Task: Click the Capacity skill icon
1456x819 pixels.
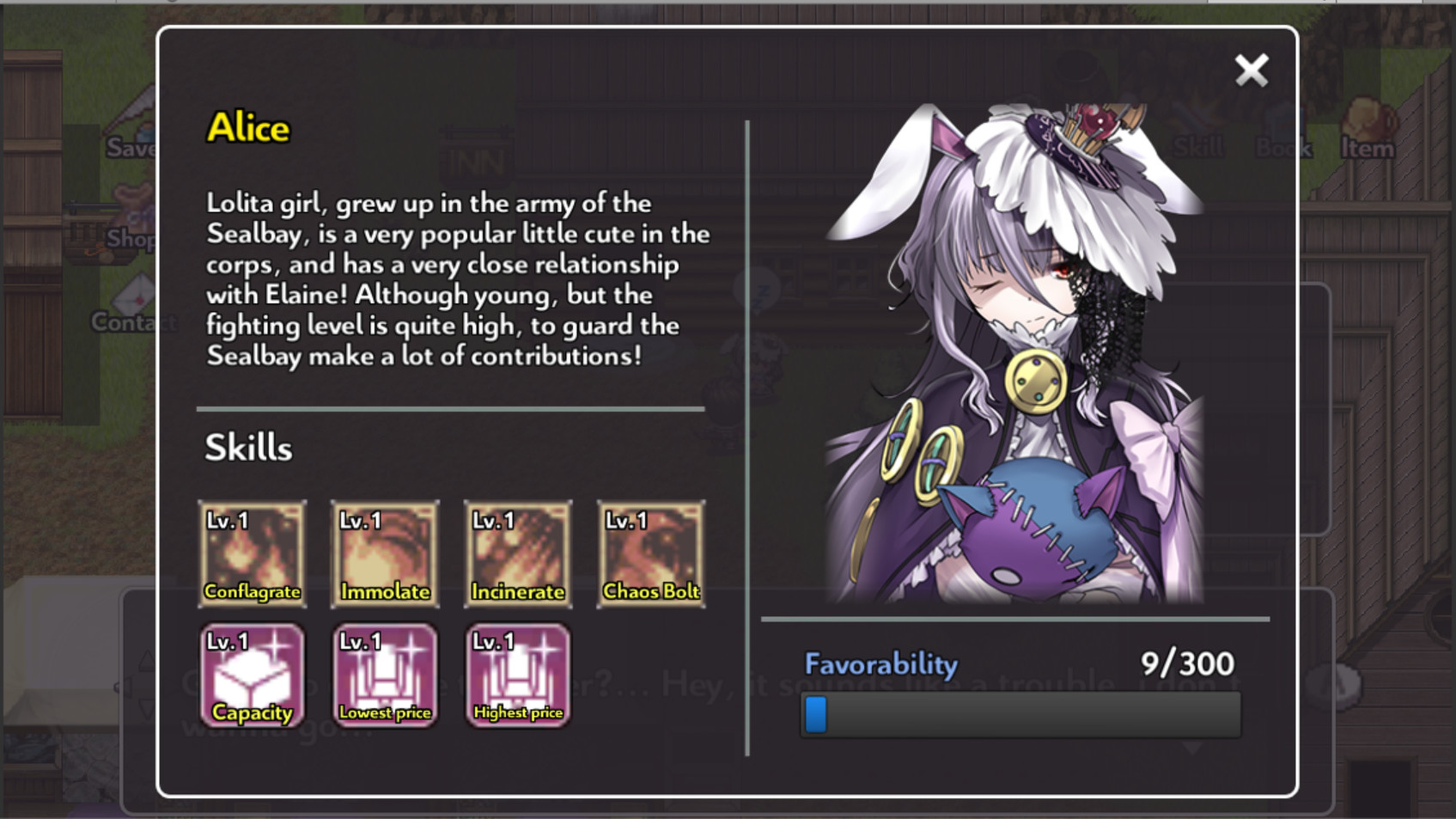Action: click(x=252, y=675)
